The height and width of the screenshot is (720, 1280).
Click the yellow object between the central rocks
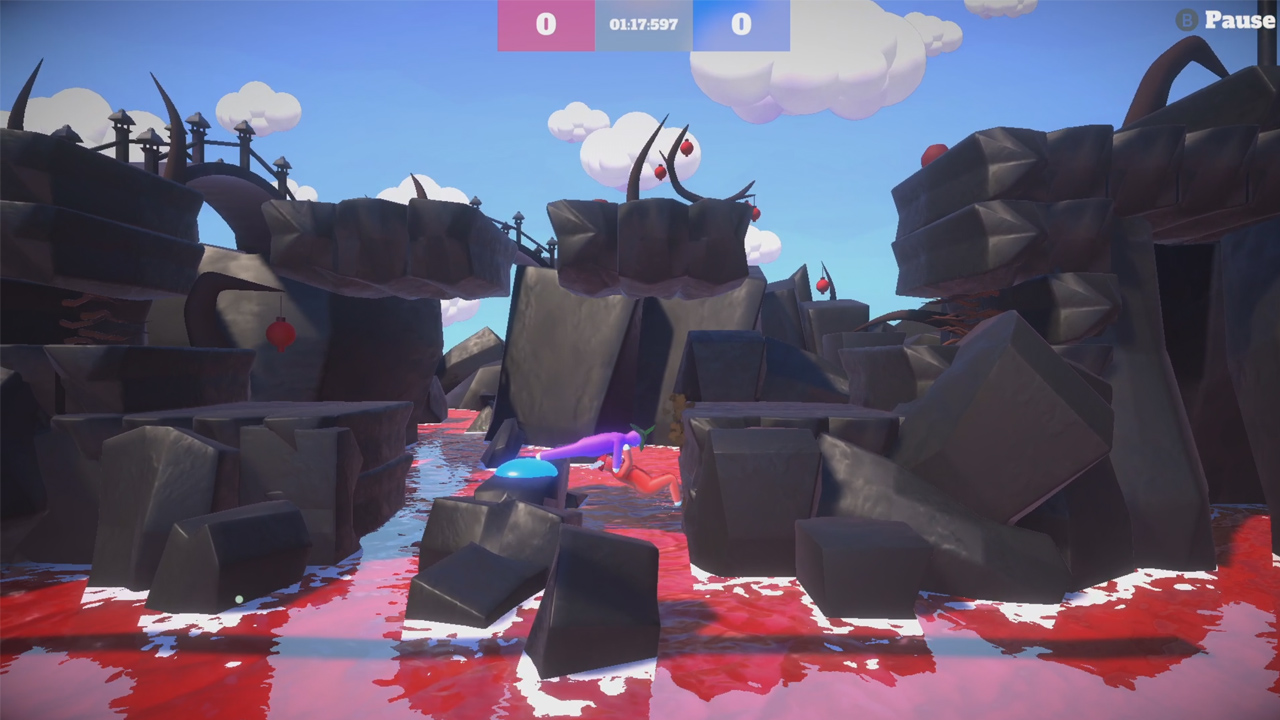click(x=676, y=410)
